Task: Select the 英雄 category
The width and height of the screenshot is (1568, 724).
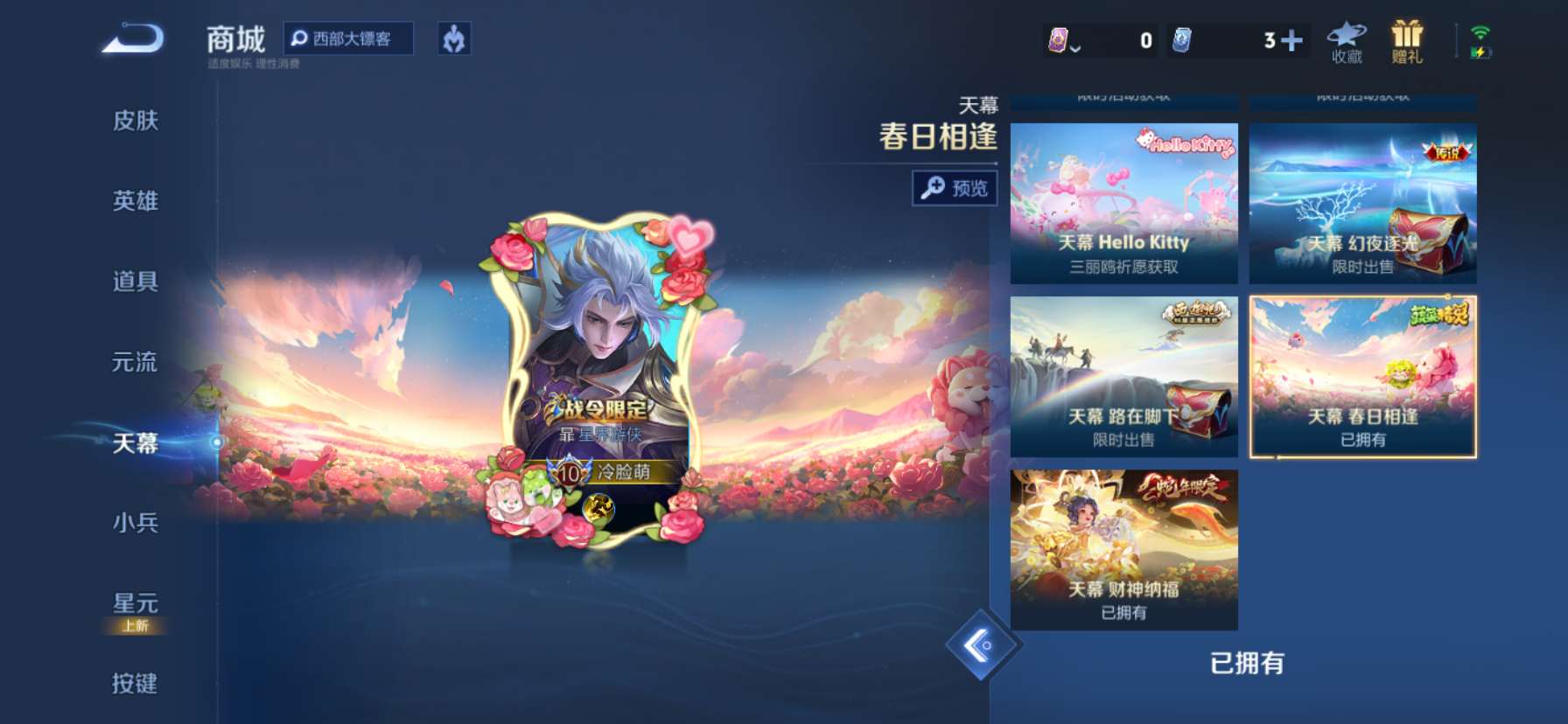Action: 136,201
